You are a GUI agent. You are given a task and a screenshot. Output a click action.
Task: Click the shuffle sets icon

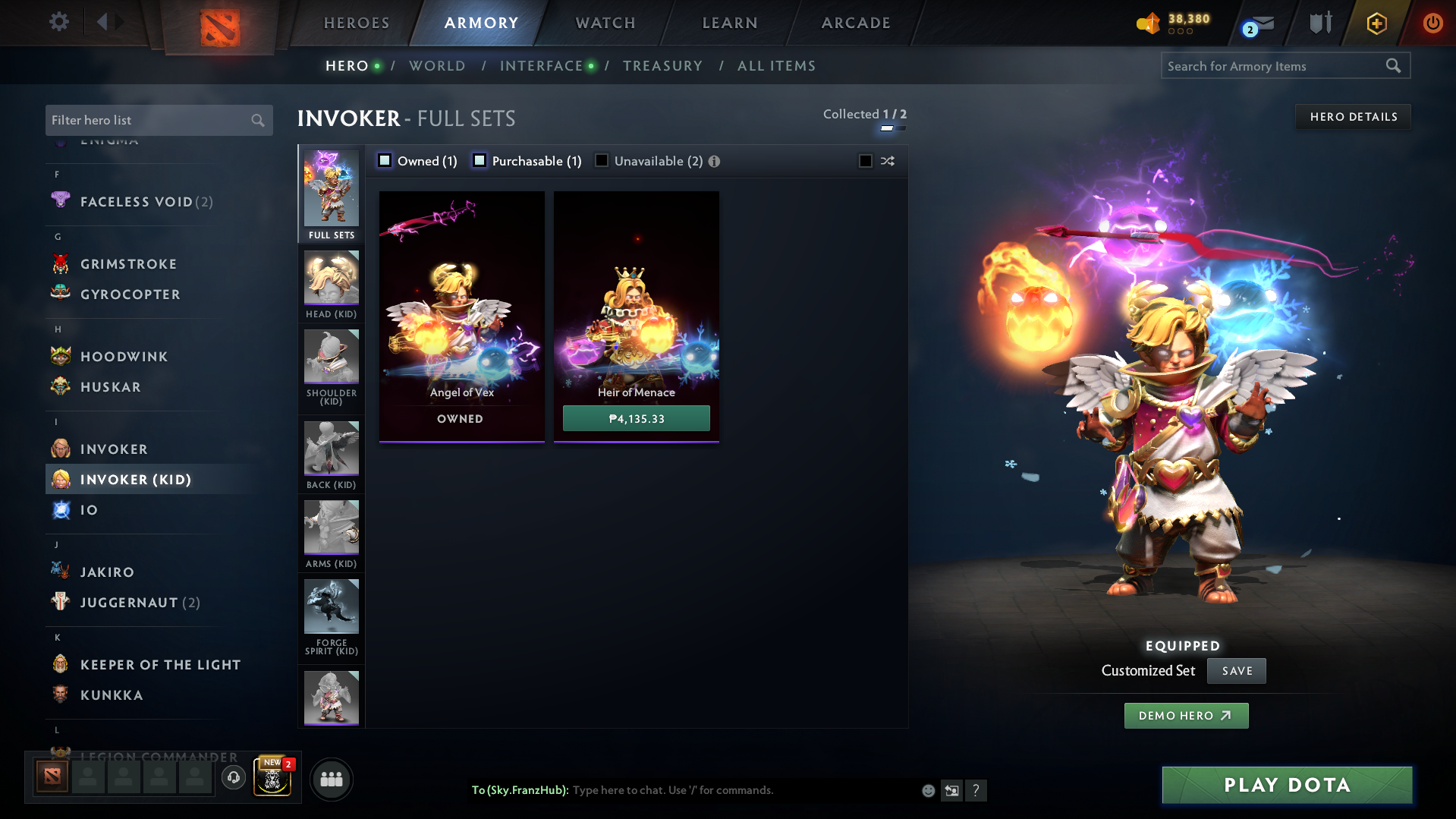(886, 161)
